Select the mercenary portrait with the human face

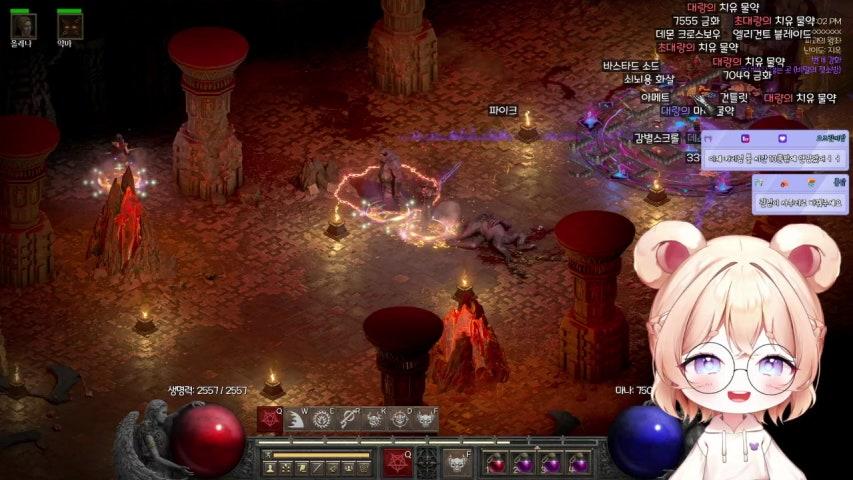click(22, 24)
